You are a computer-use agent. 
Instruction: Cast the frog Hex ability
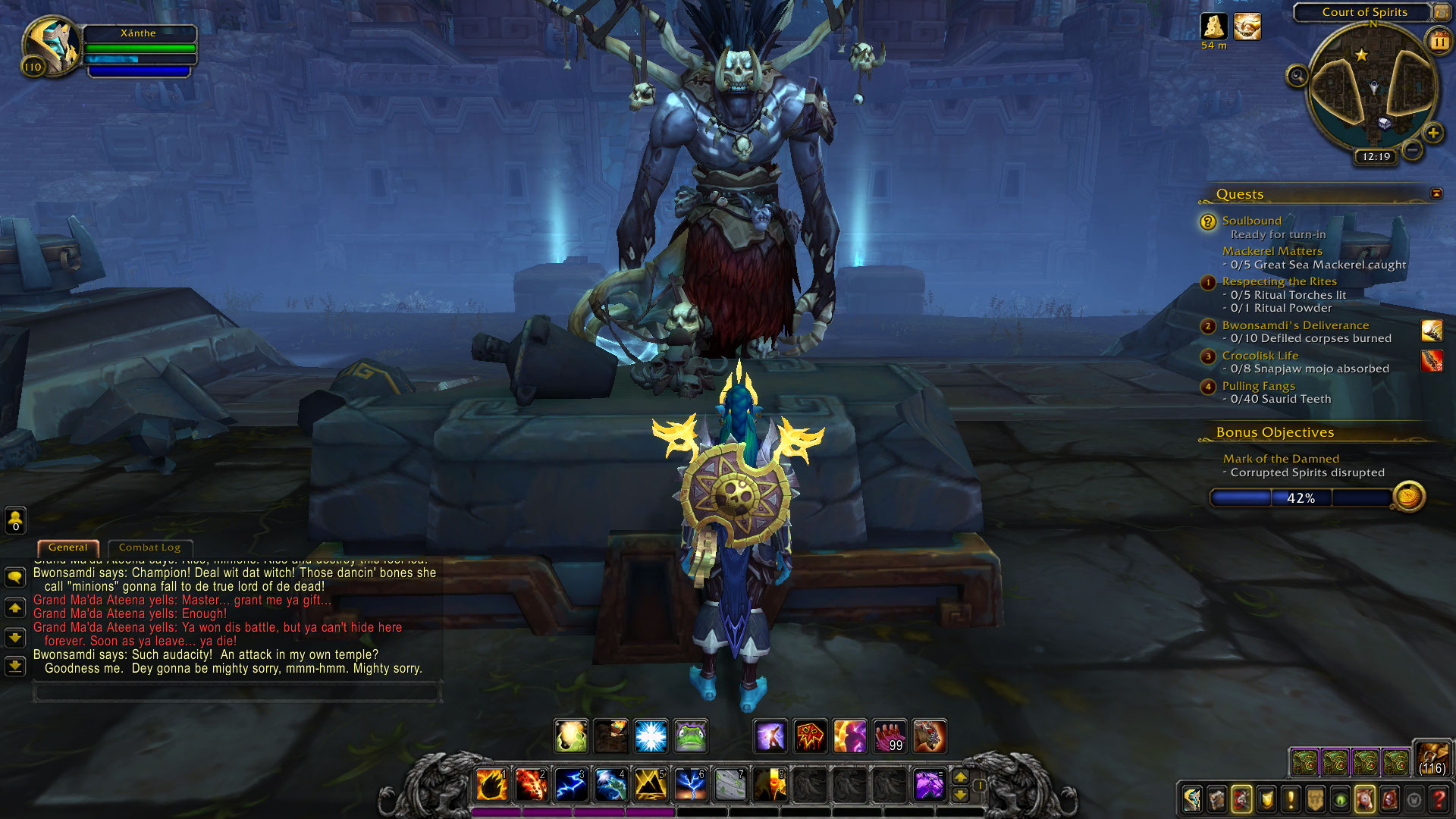(690, 736)
